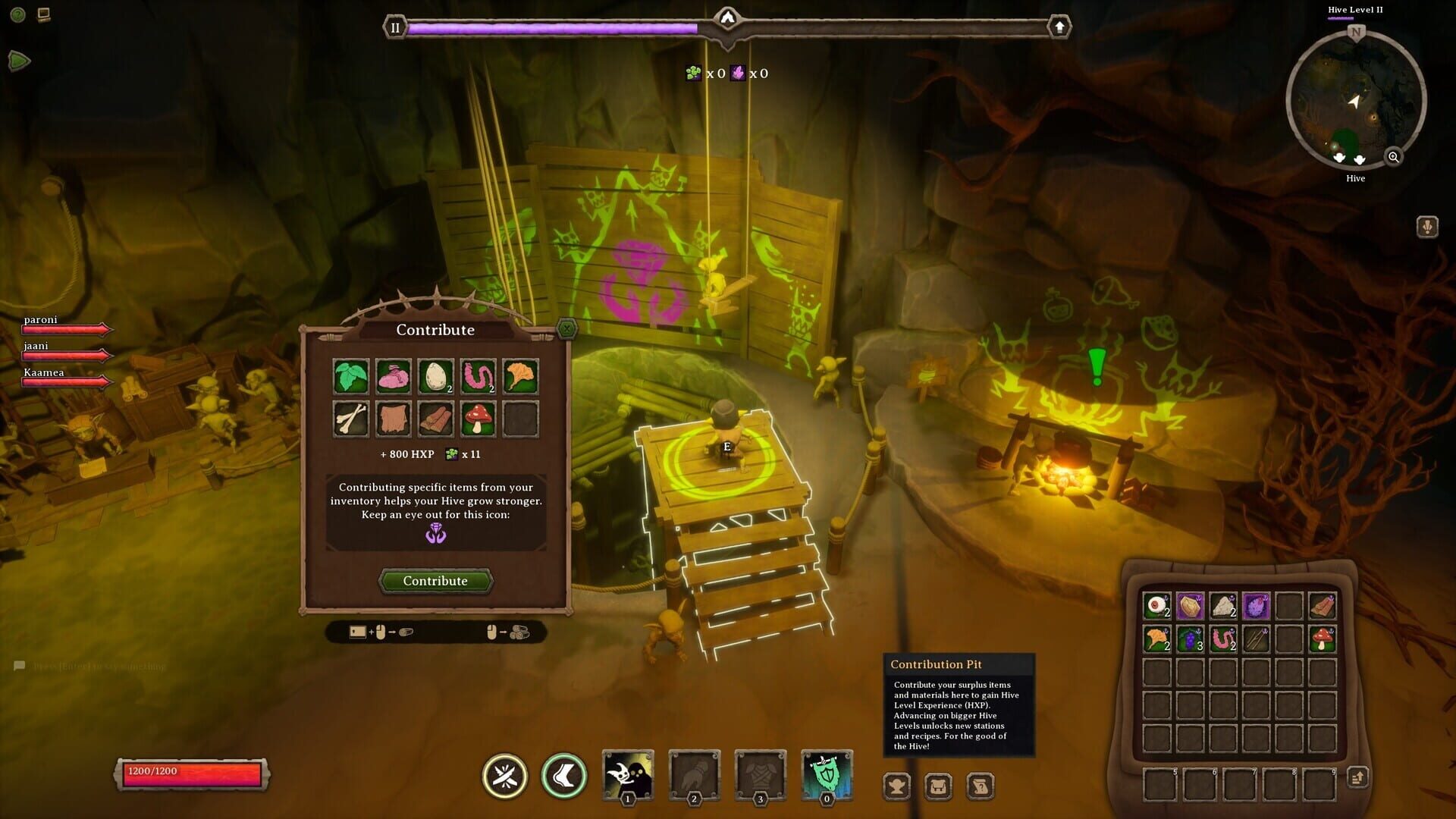1456x819 pixels.
Task: Close the Contribute panel
Action: (566, 328)
